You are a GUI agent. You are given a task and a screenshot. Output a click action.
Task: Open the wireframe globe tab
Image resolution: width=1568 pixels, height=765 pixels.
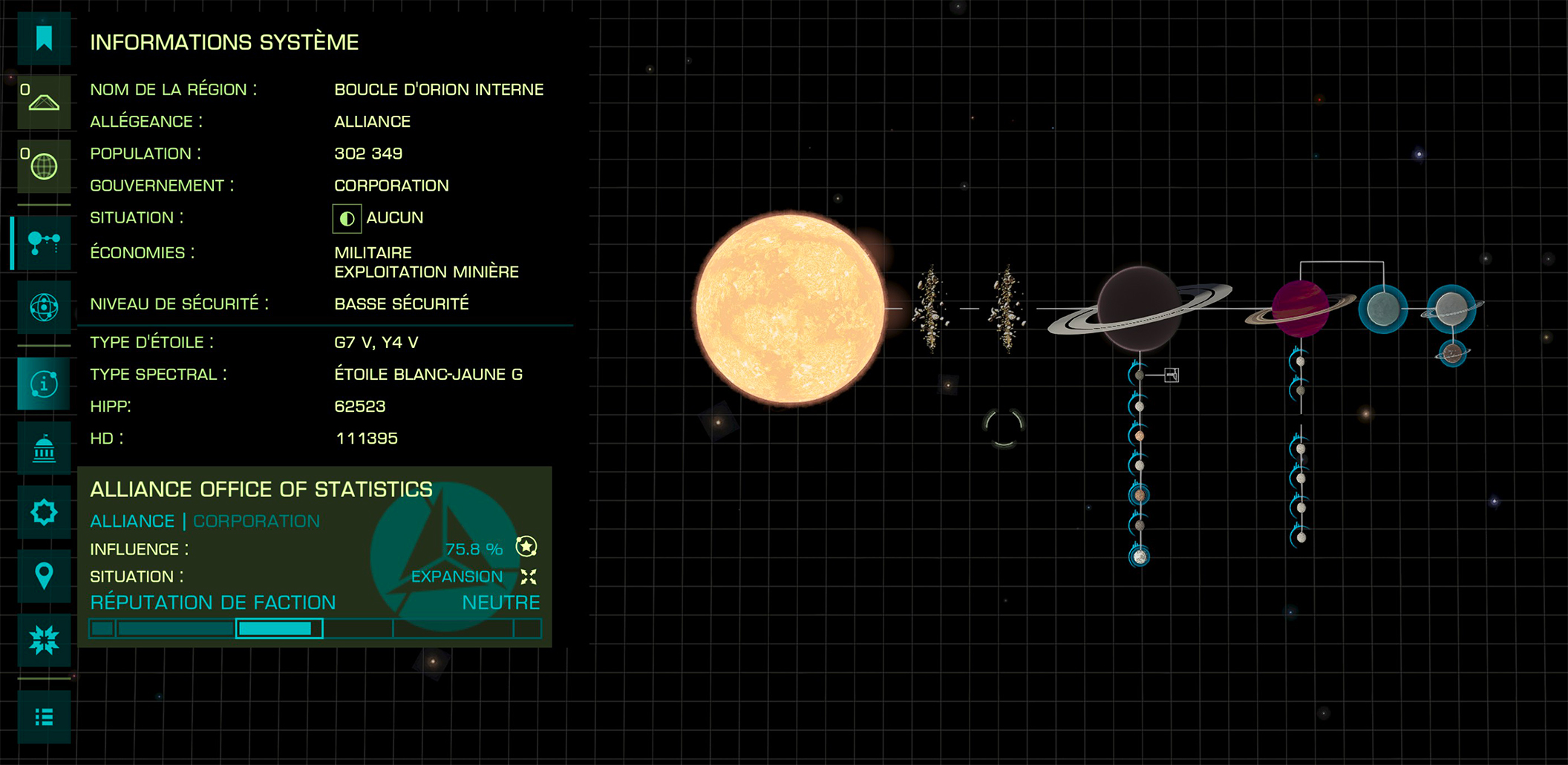[x=44, y=166]
